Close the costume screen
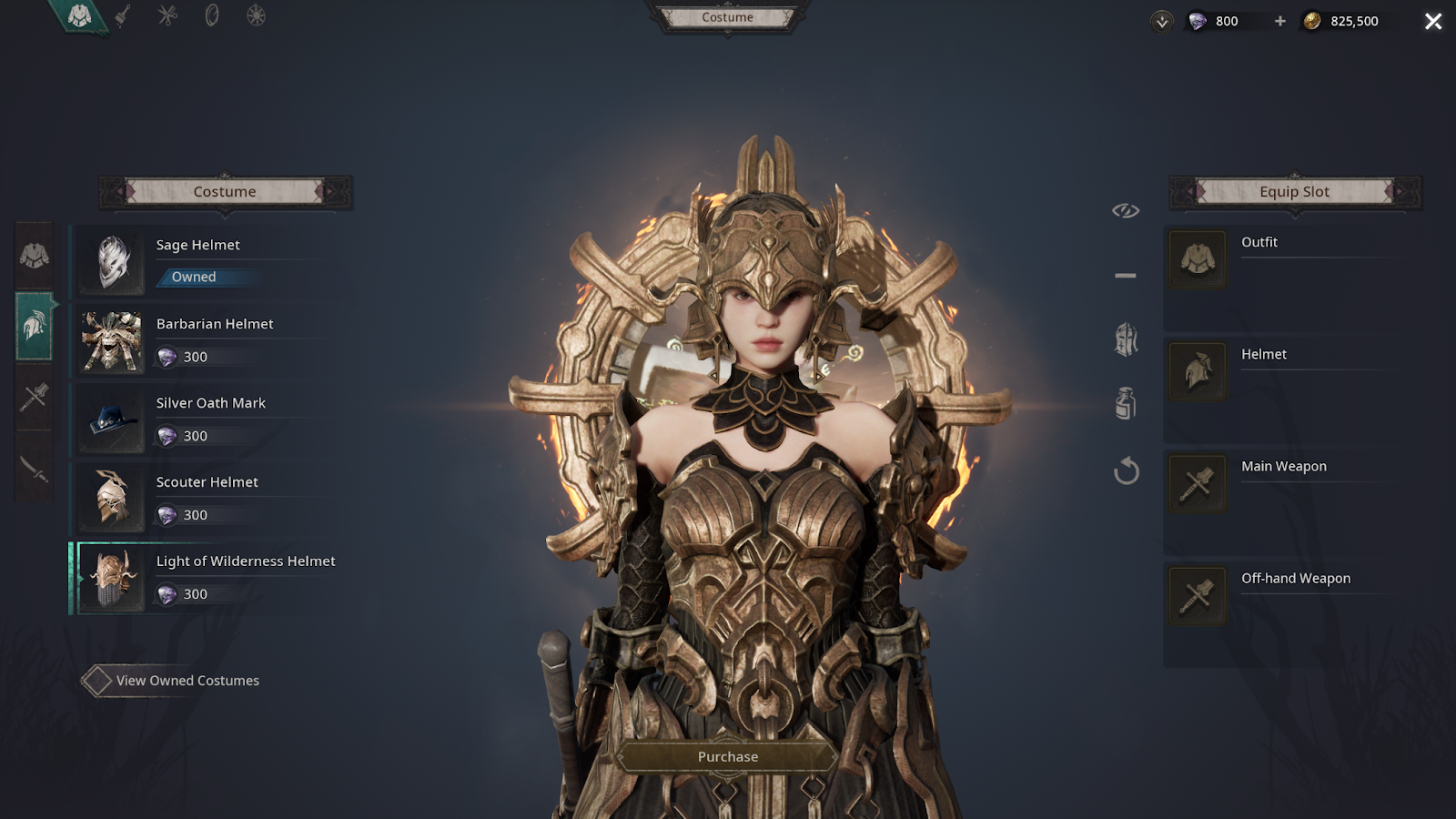The width and height of the screenshot is (1456, 819). coord(1433,21)
